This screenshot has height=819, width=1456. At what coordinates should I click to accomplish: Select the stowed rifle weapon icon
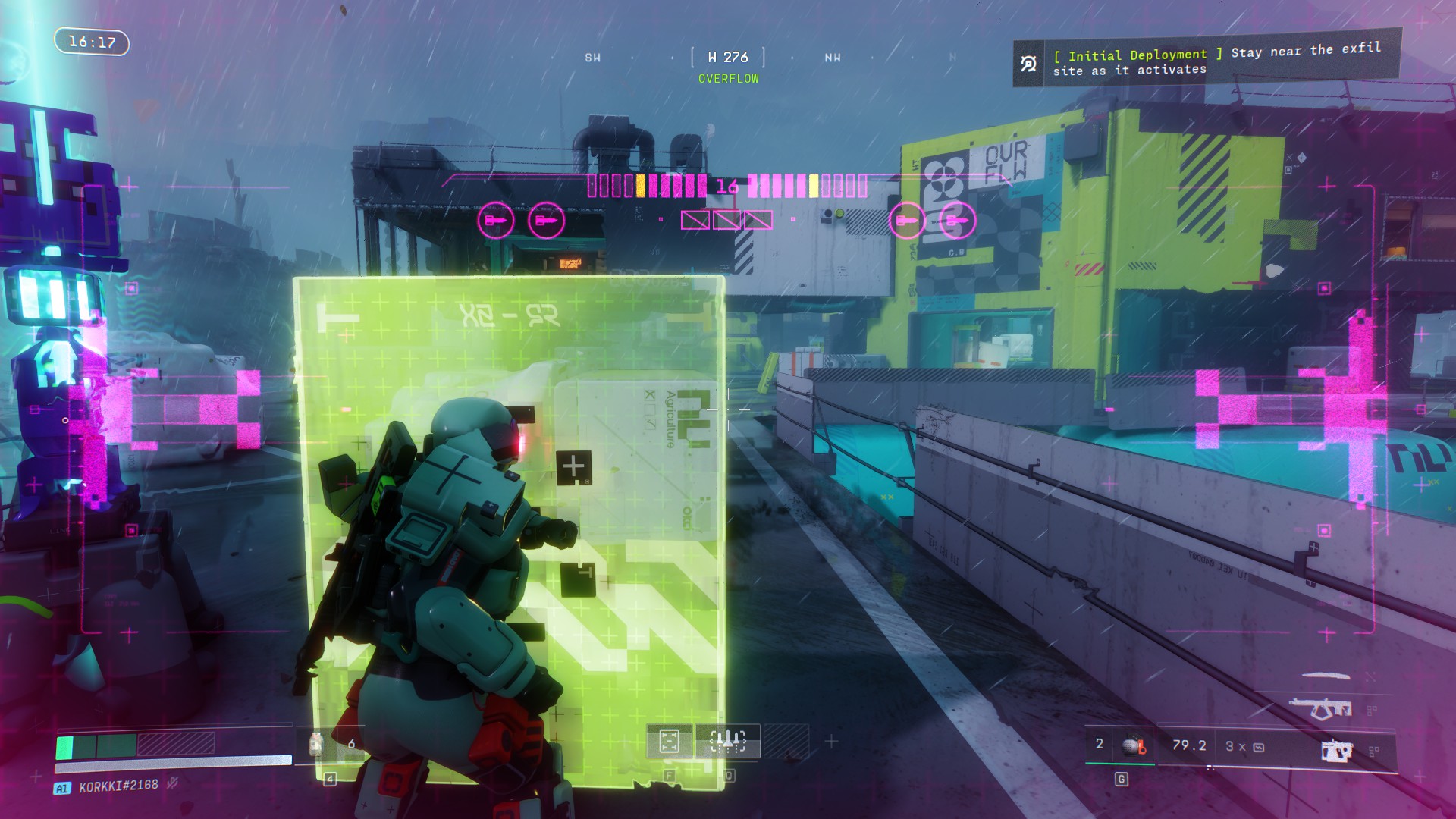1320,709
